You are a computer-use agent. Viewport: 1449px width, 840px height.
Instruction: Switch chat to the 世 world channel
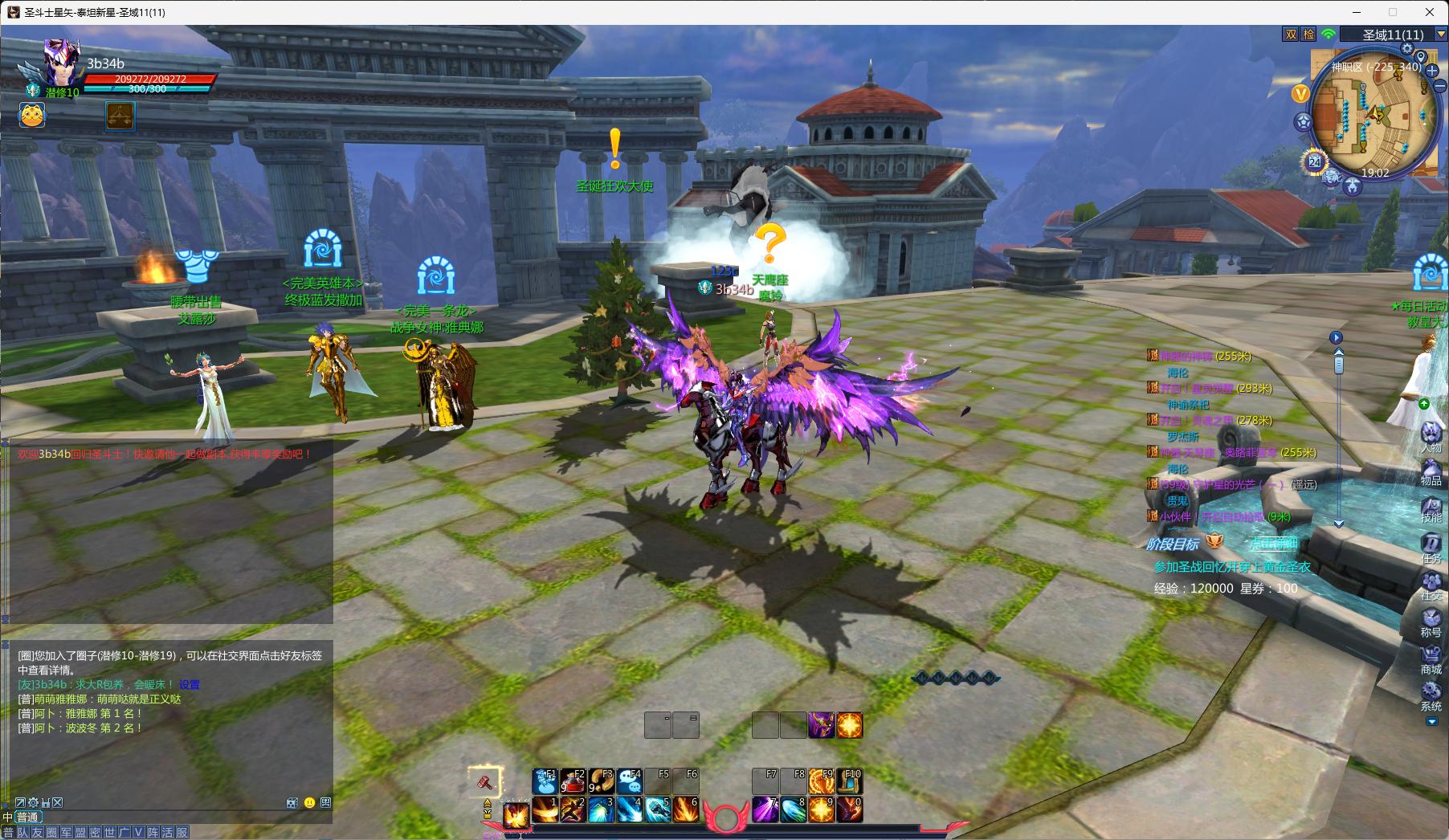coord(109,833)
